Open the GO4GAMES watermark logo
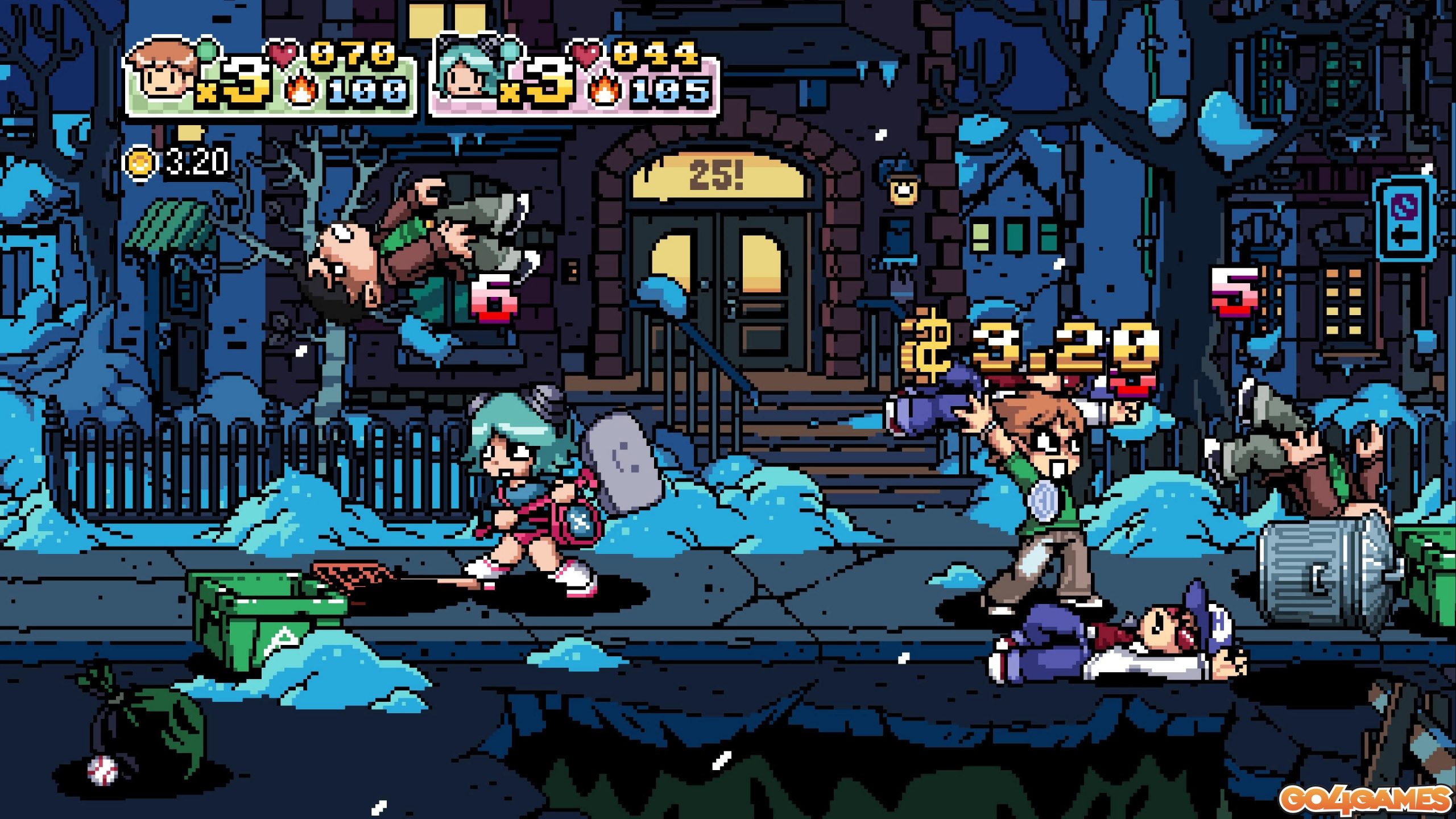The height and width of the screenshot is (819, 1456). click(x=1364, y=799)
